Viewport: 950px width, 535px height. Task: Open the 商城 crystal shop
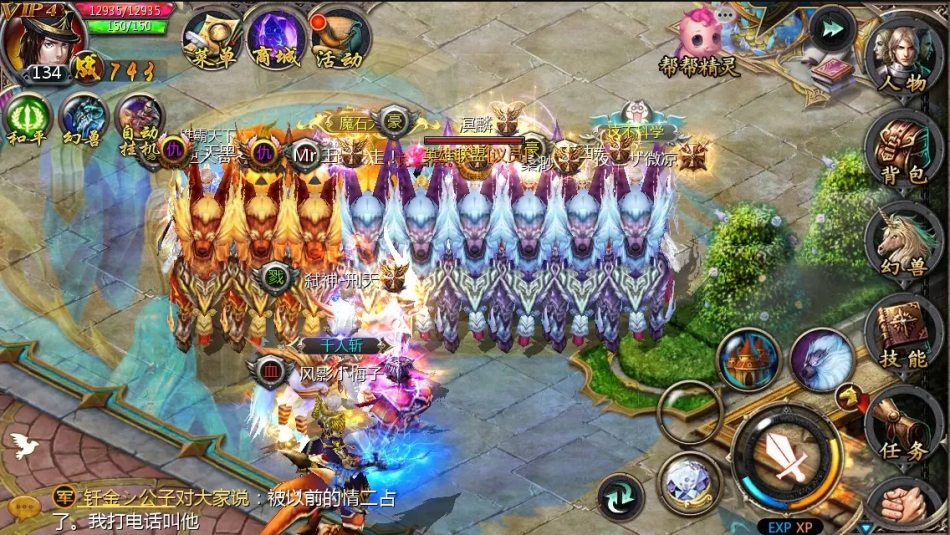pos(275,40)
